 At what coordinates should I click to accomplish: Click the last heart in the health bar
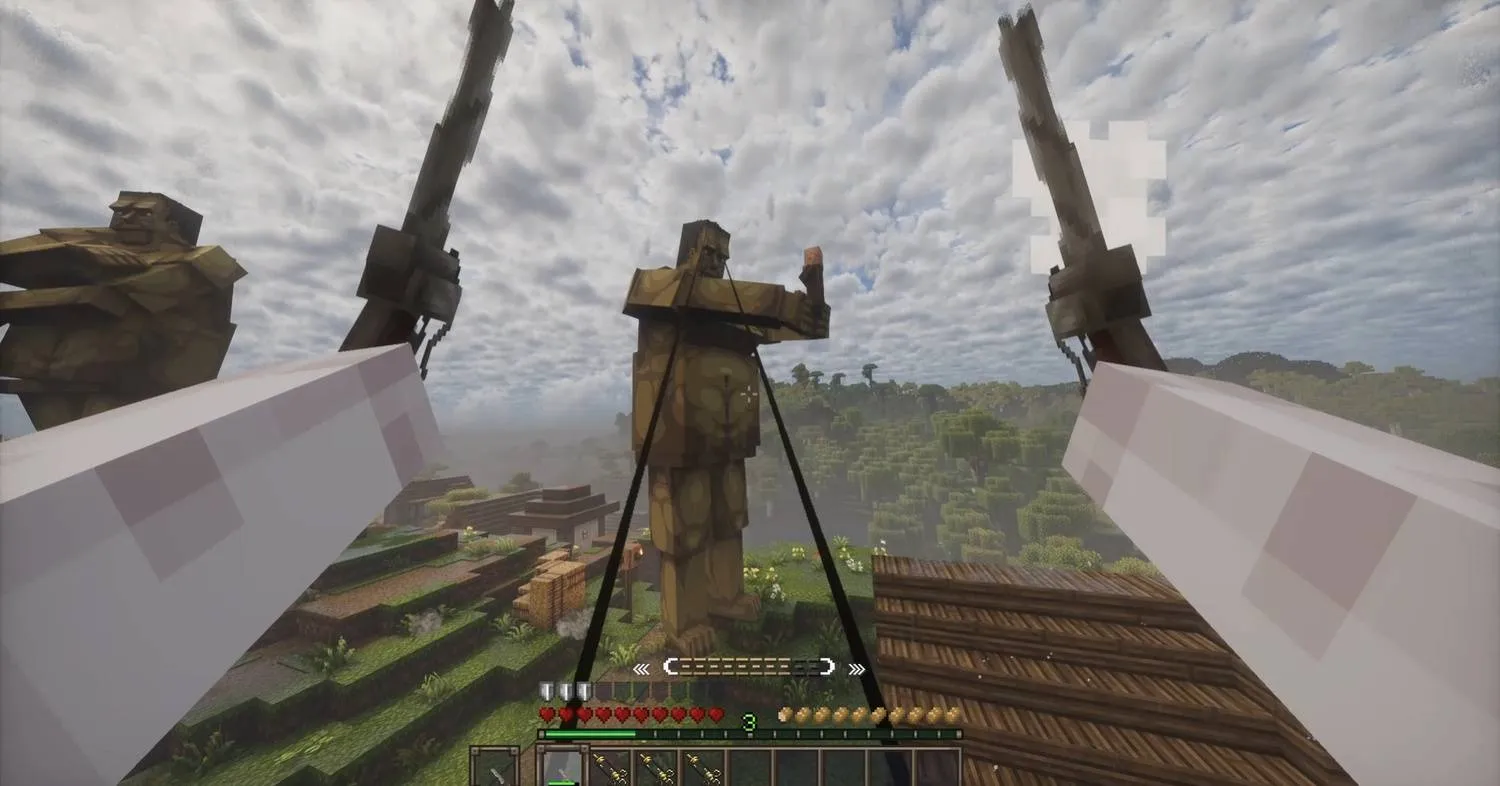point(715,715)
